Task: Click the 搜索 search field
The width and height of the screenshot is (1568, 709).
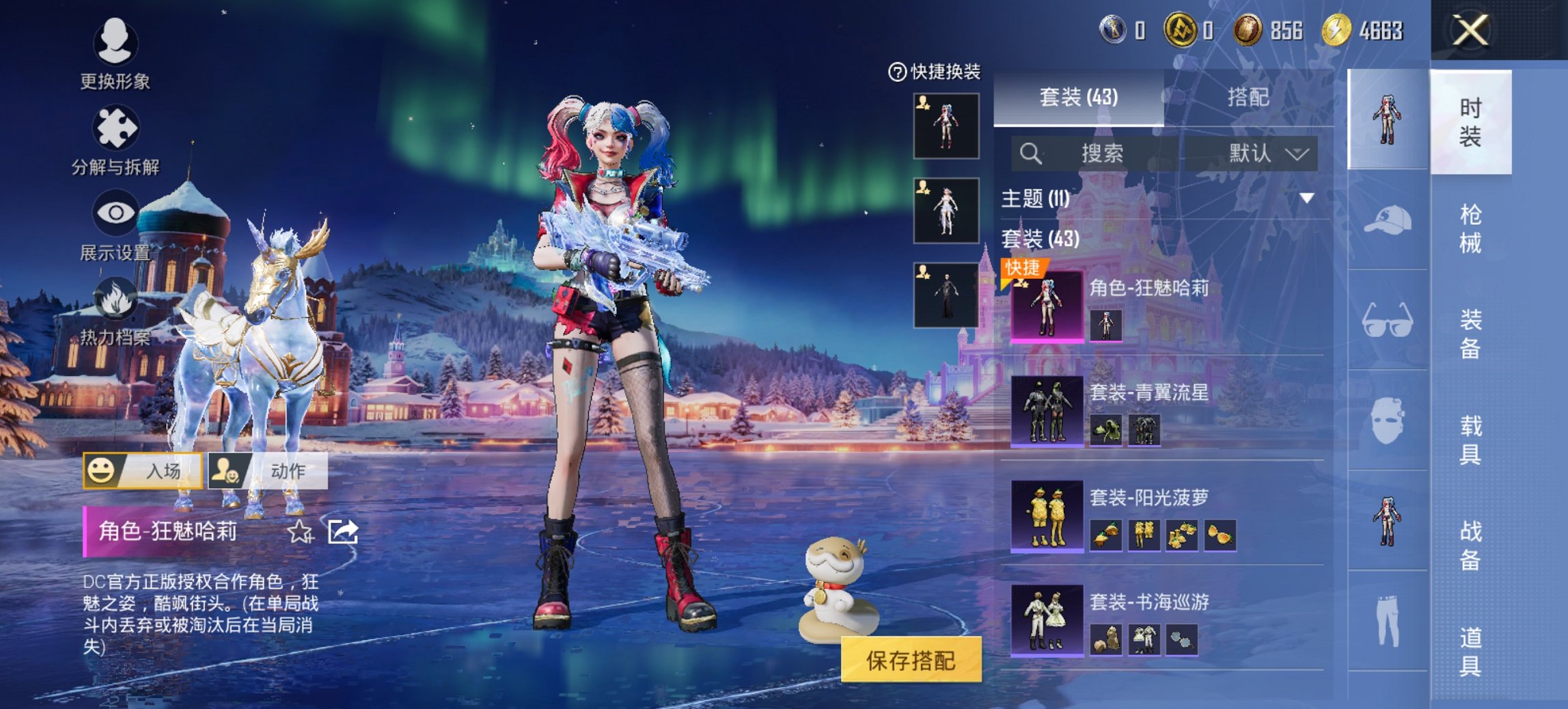Action: [x=1100, y=153]
